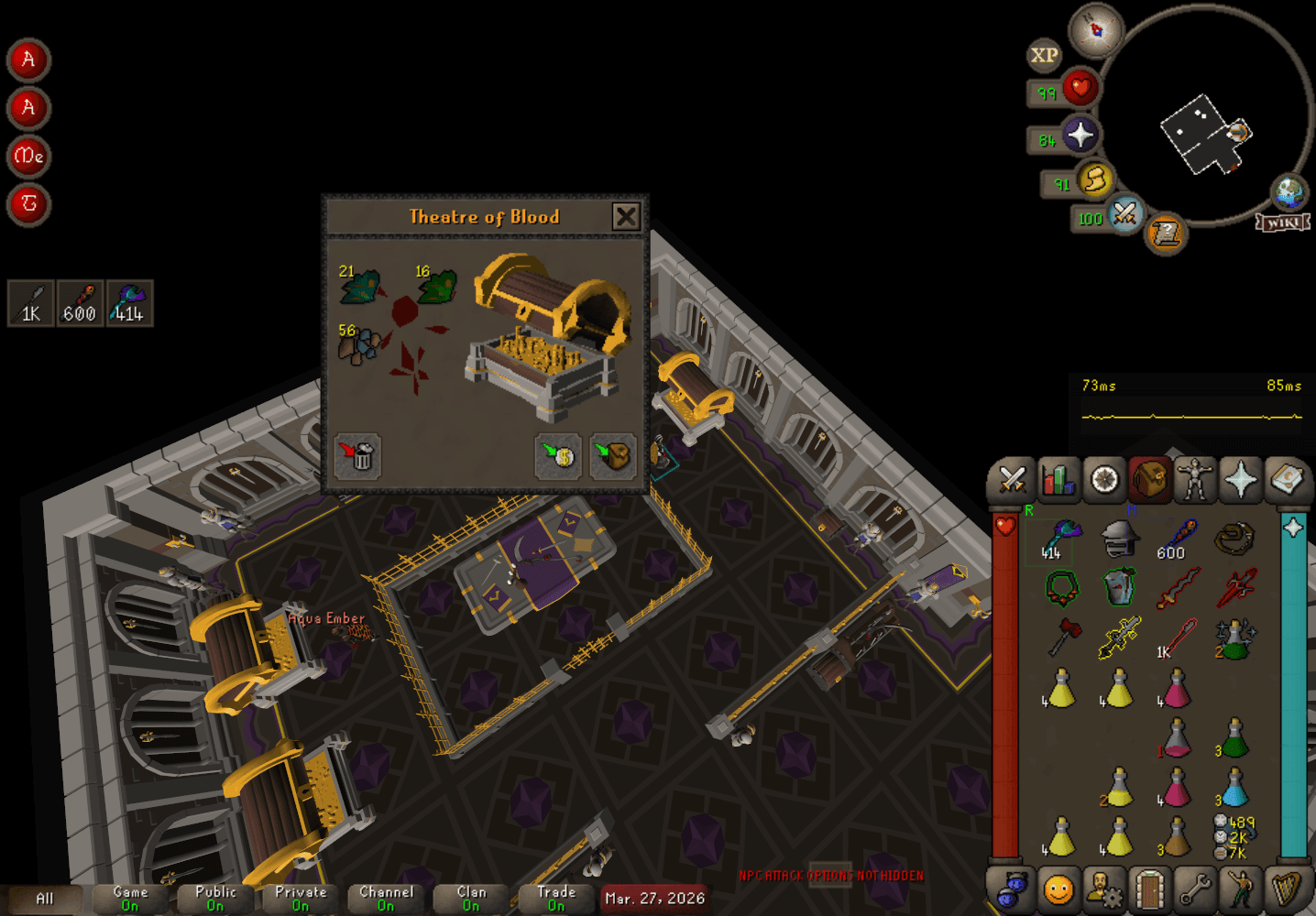Toggle quick prayers on the prayer orb

pos(1080,136)
